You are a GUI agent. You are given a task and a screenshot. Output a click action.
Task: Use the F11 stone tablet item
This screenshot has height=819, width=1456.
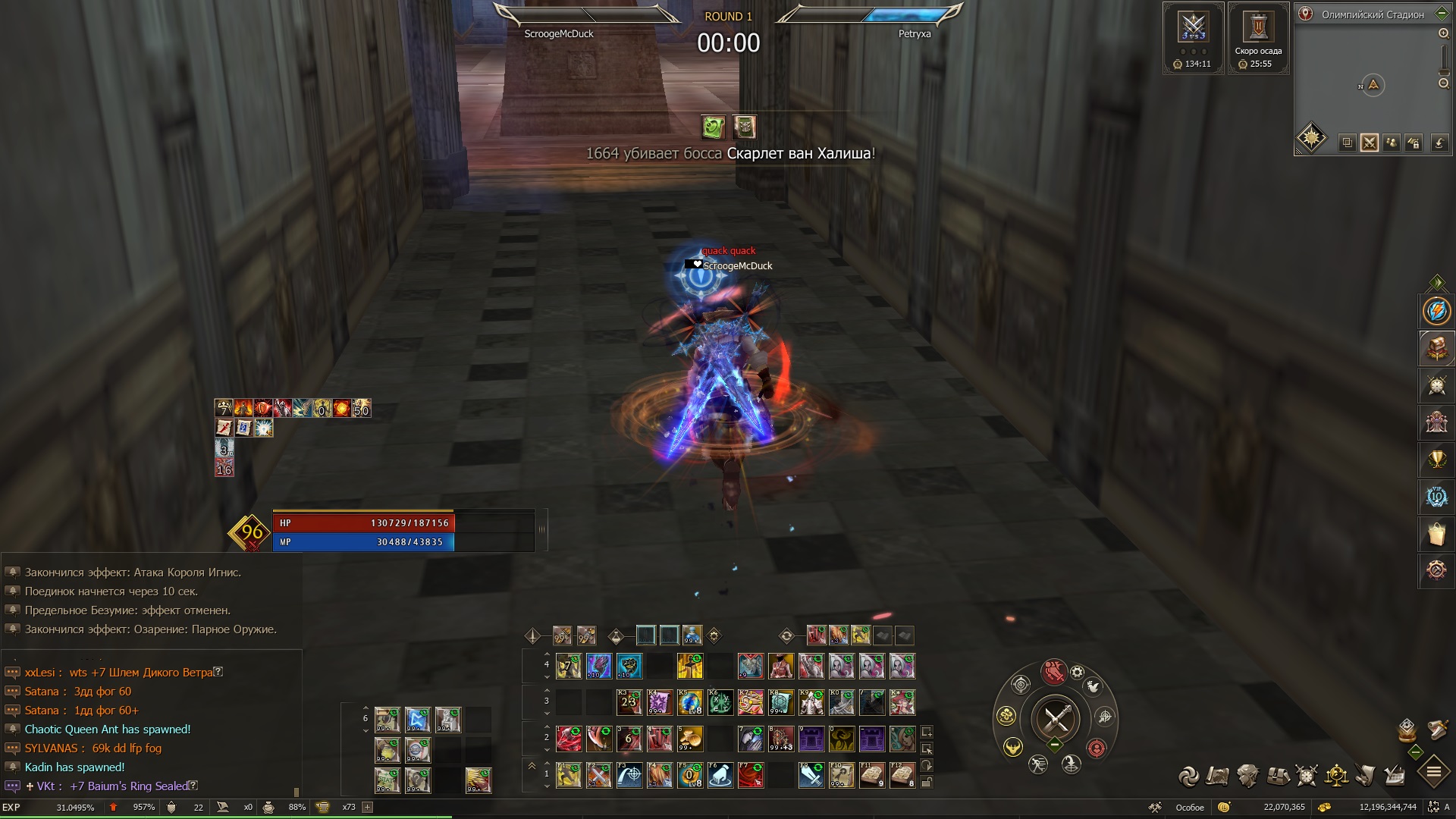click(871, 776)
